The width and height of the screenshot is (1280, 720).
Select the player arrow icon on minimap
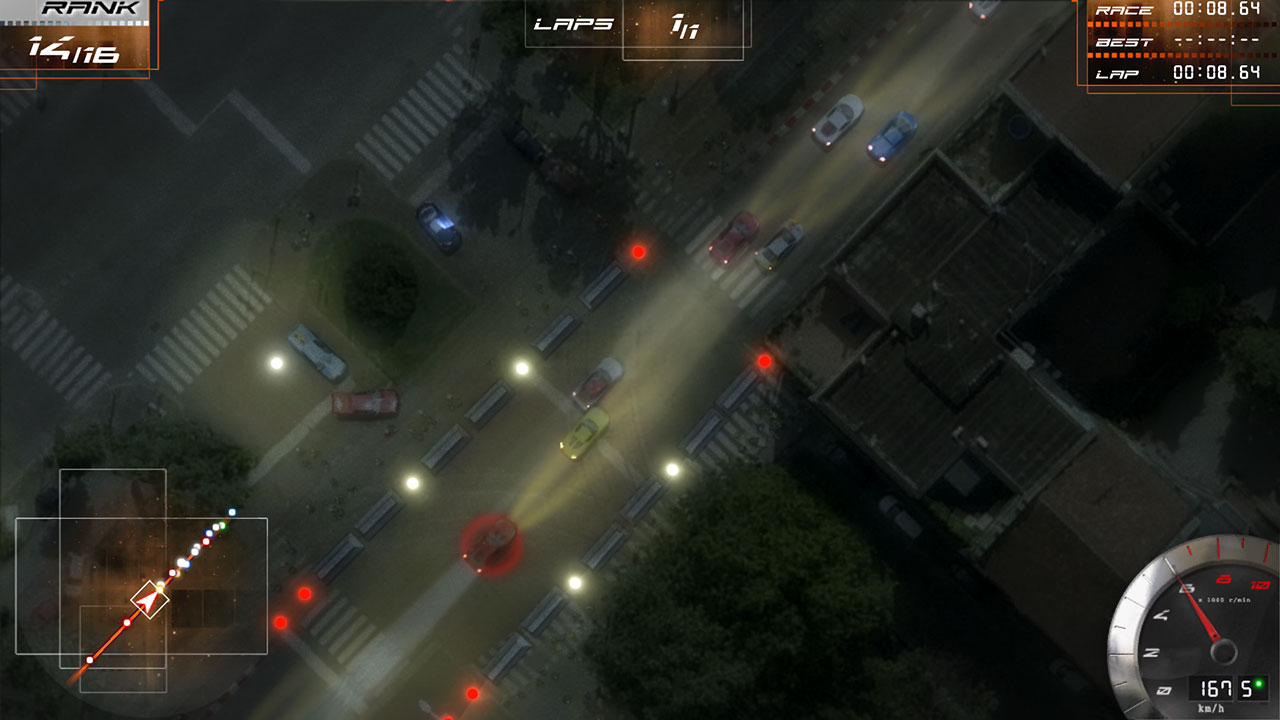(x=146, y=600)
